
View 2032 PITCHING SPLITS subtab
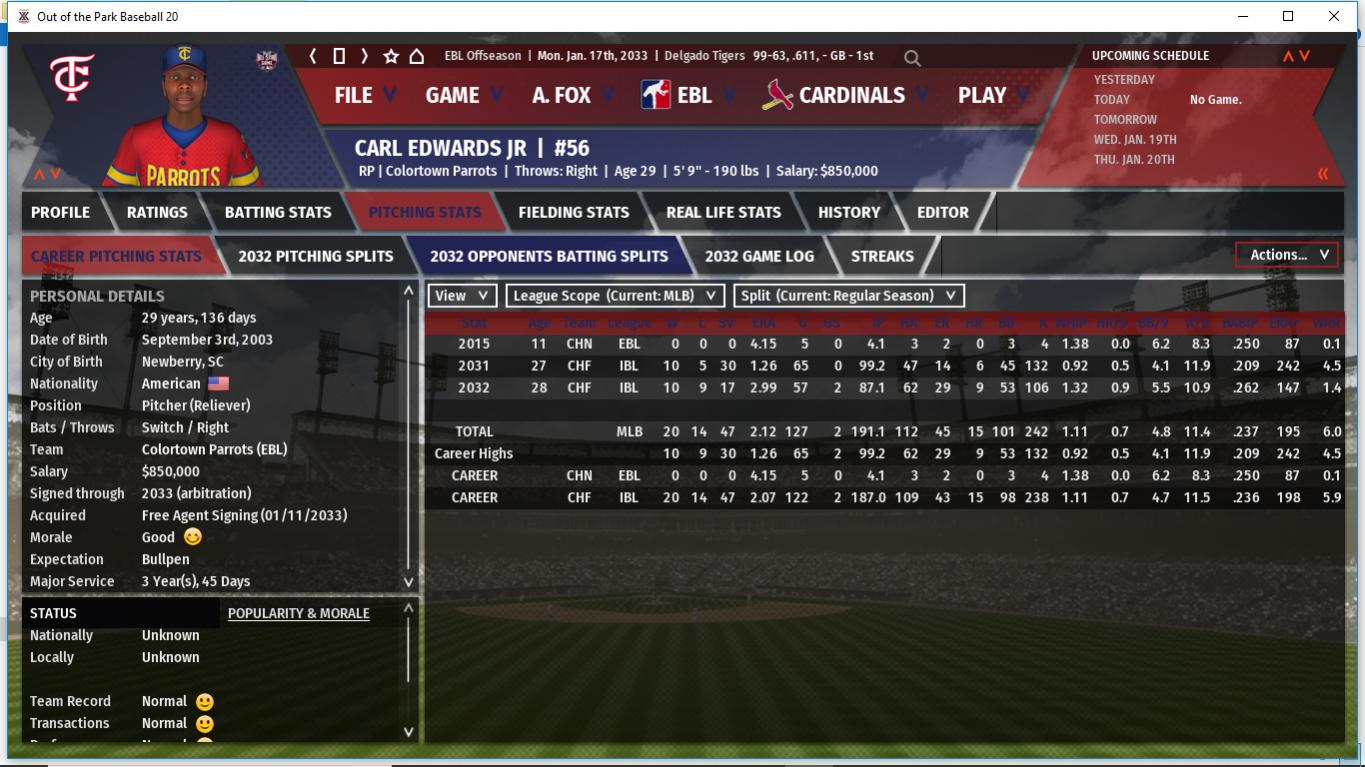(x=315, y=256)
